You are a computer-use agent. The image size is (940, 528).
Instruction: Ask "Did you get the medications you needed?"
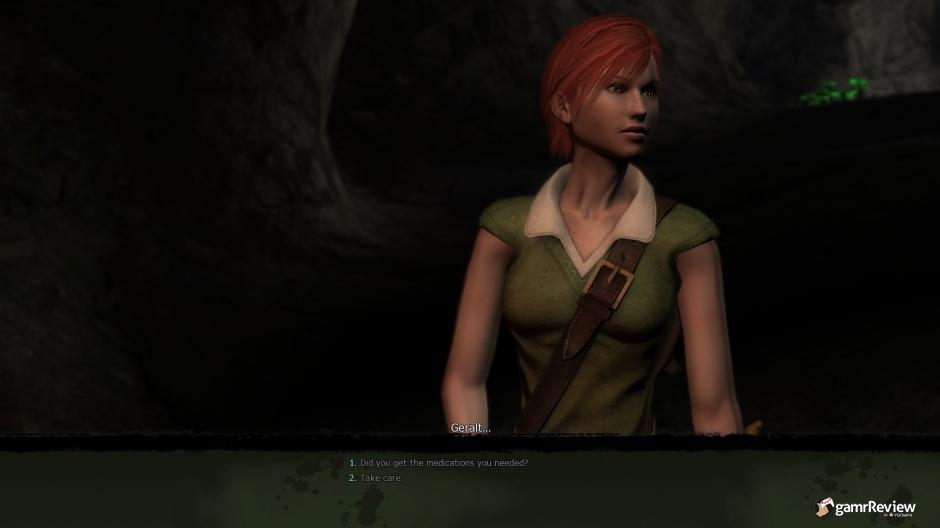(443, 463)
